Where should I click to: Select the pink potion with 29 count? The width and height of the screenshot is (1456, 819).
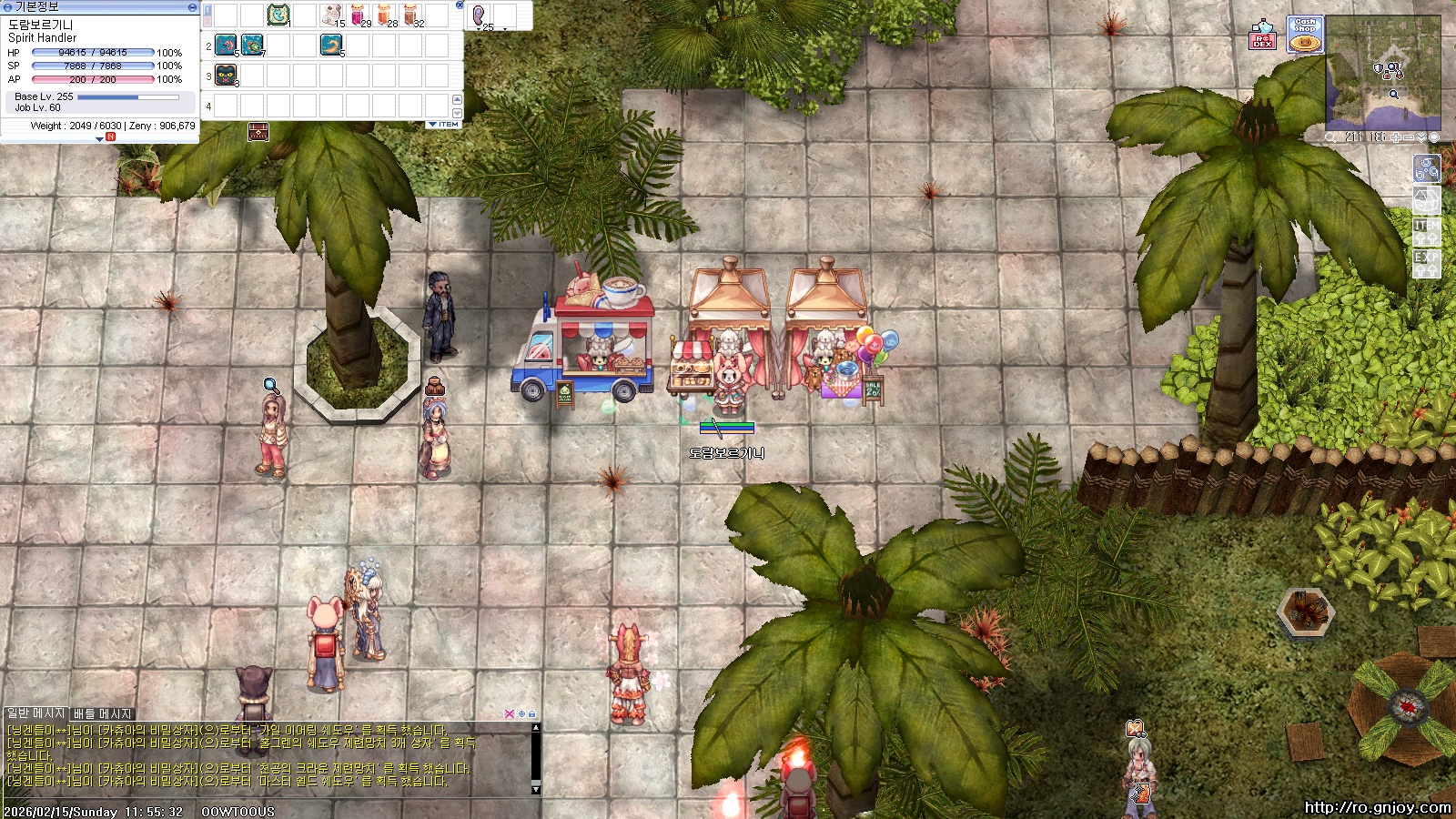[x=359, y=15]
